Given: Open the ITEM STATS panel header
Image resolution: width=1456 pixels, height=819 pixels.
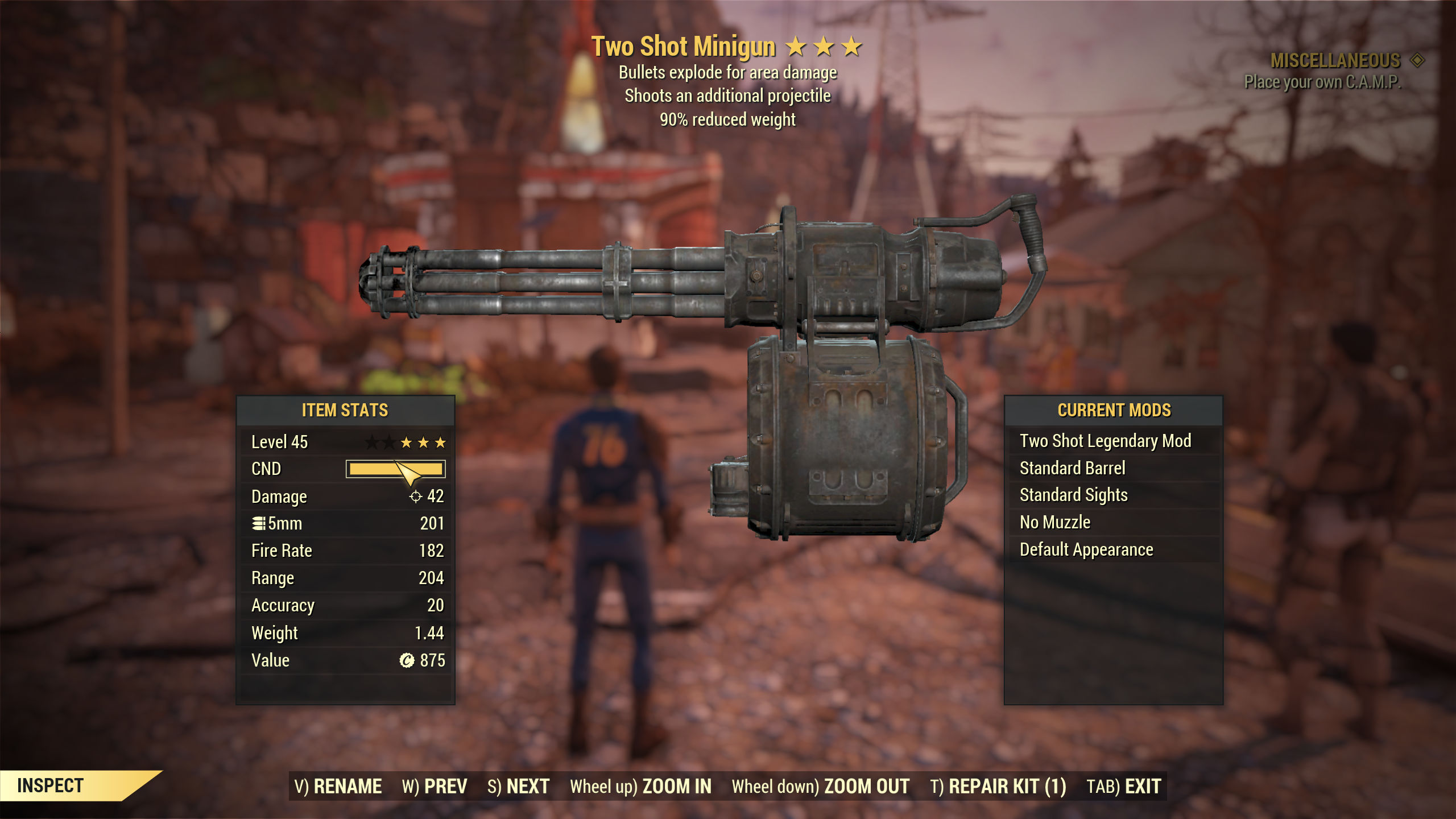Looking at the screenshot, I should point(345,411).
